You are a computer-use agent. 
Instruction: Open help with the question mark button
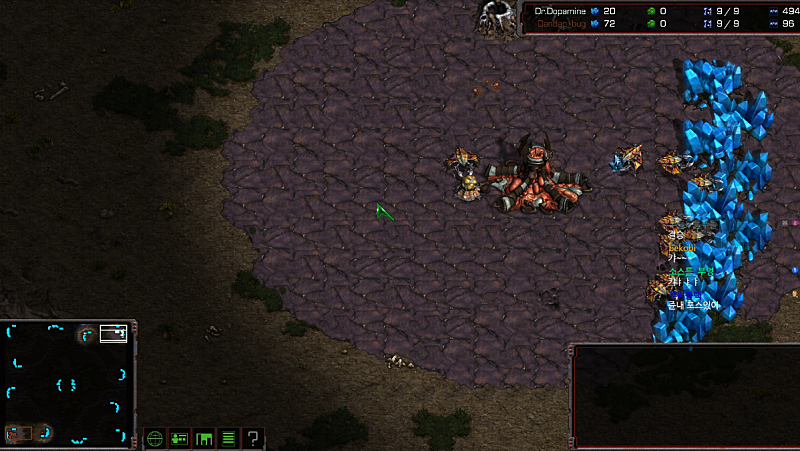pos(254,438)
